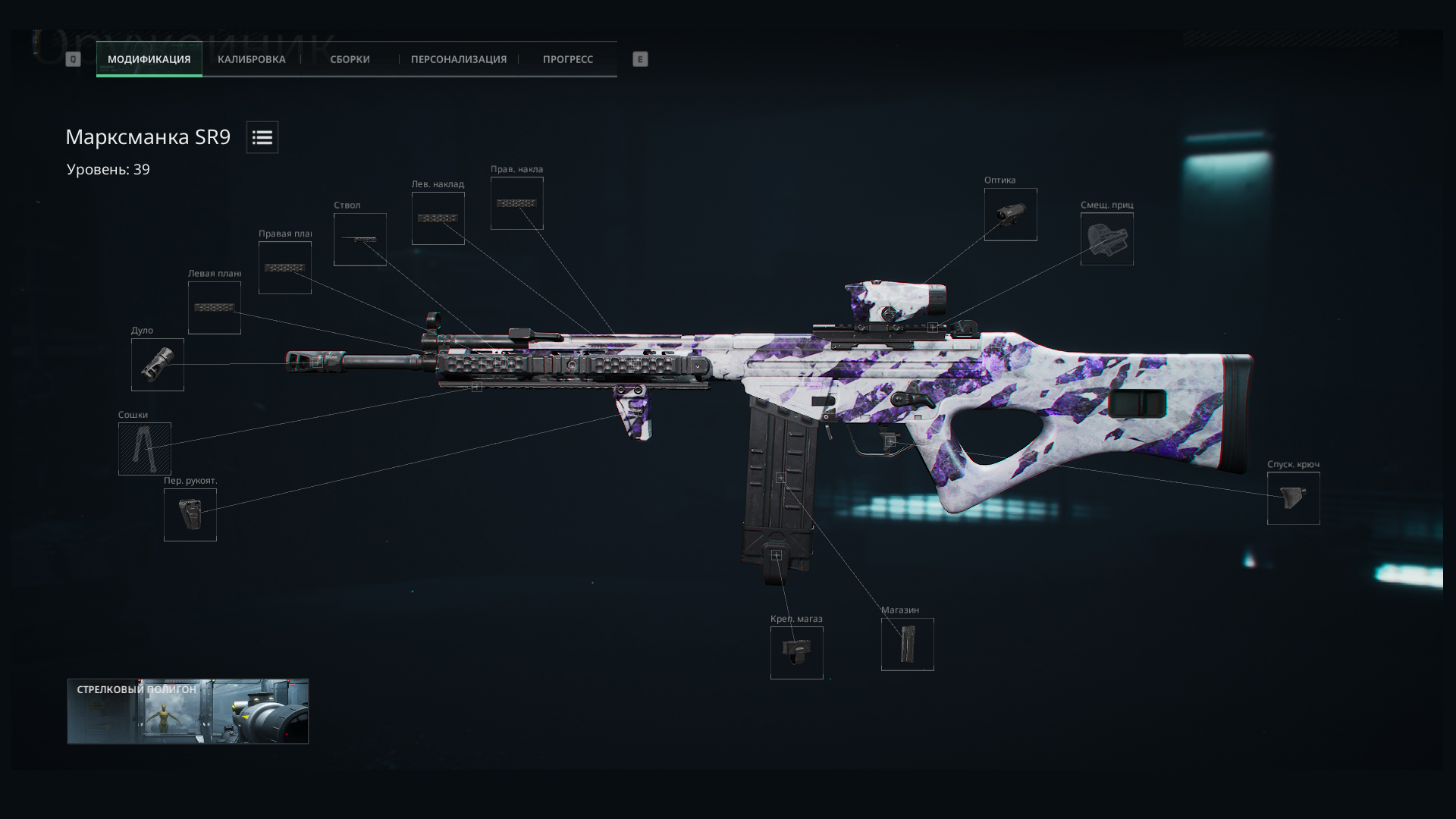Select the Правая планка rail slot
This screenshot has height=819, width=1456.
285,268
